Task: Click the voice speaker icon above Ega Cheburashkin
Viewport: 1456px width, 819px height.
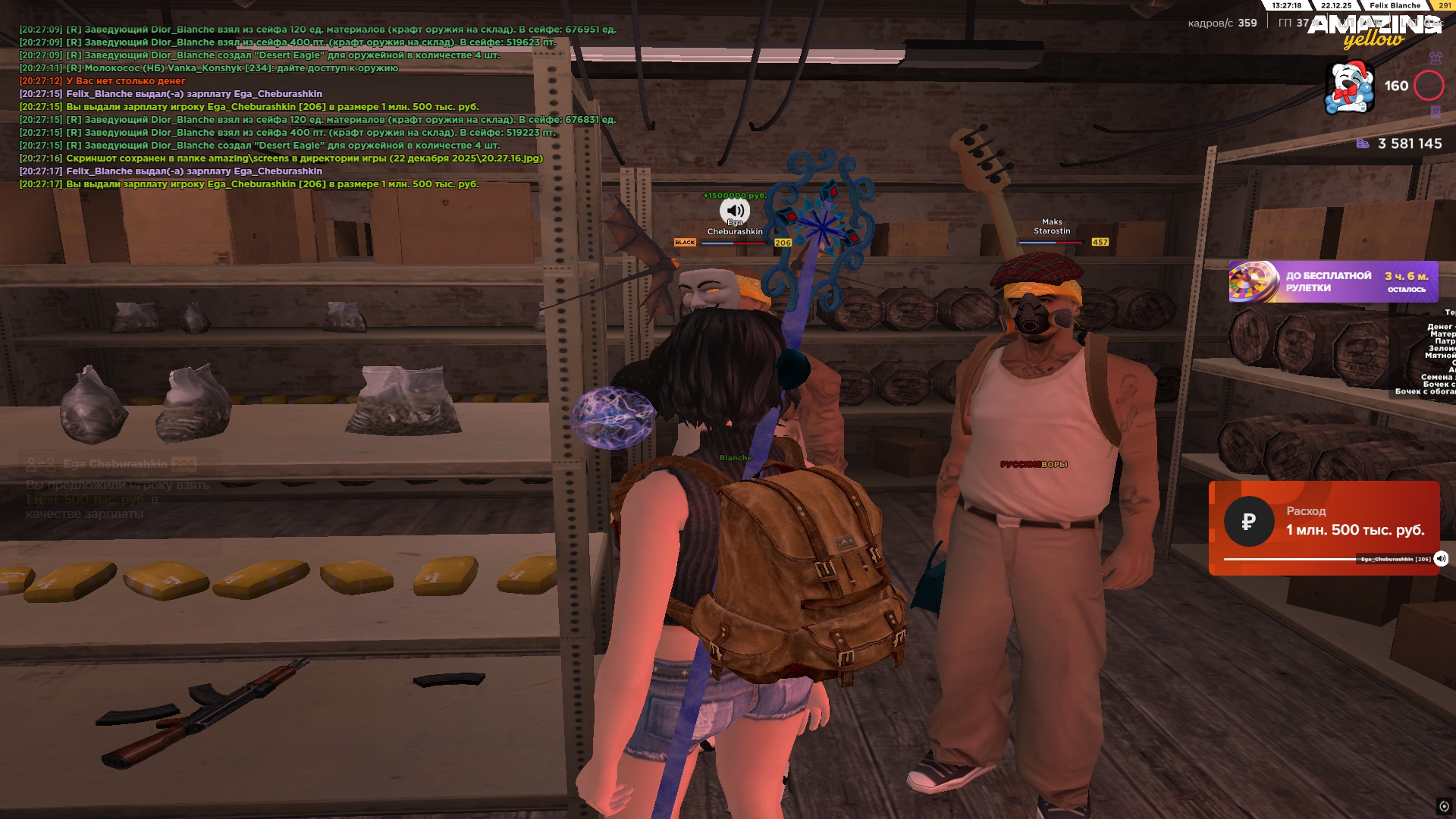Action: click(734, 210)
